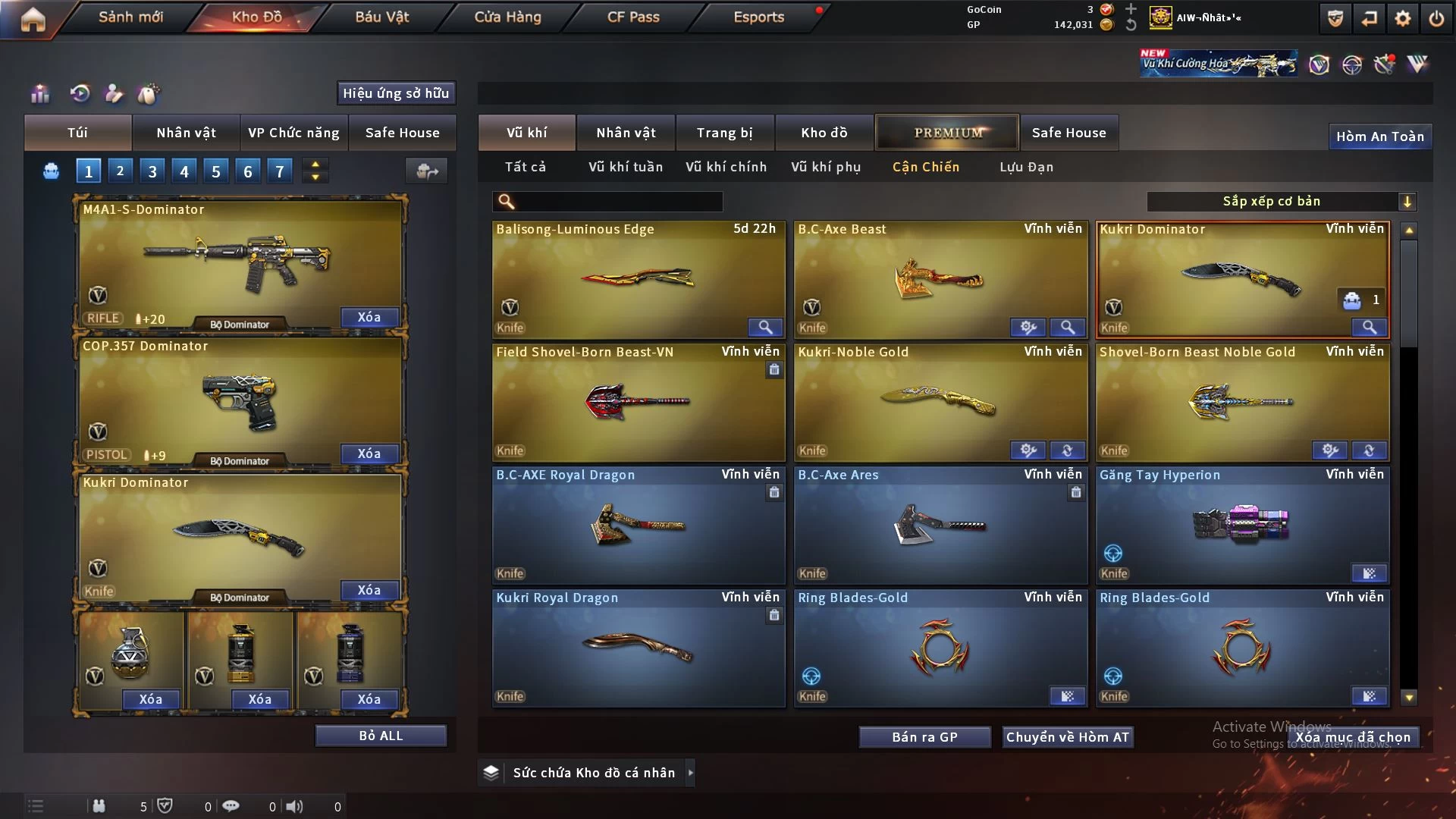
Task: Remove the COP.357 Dominator with Xóa
Action: [369, 453]
